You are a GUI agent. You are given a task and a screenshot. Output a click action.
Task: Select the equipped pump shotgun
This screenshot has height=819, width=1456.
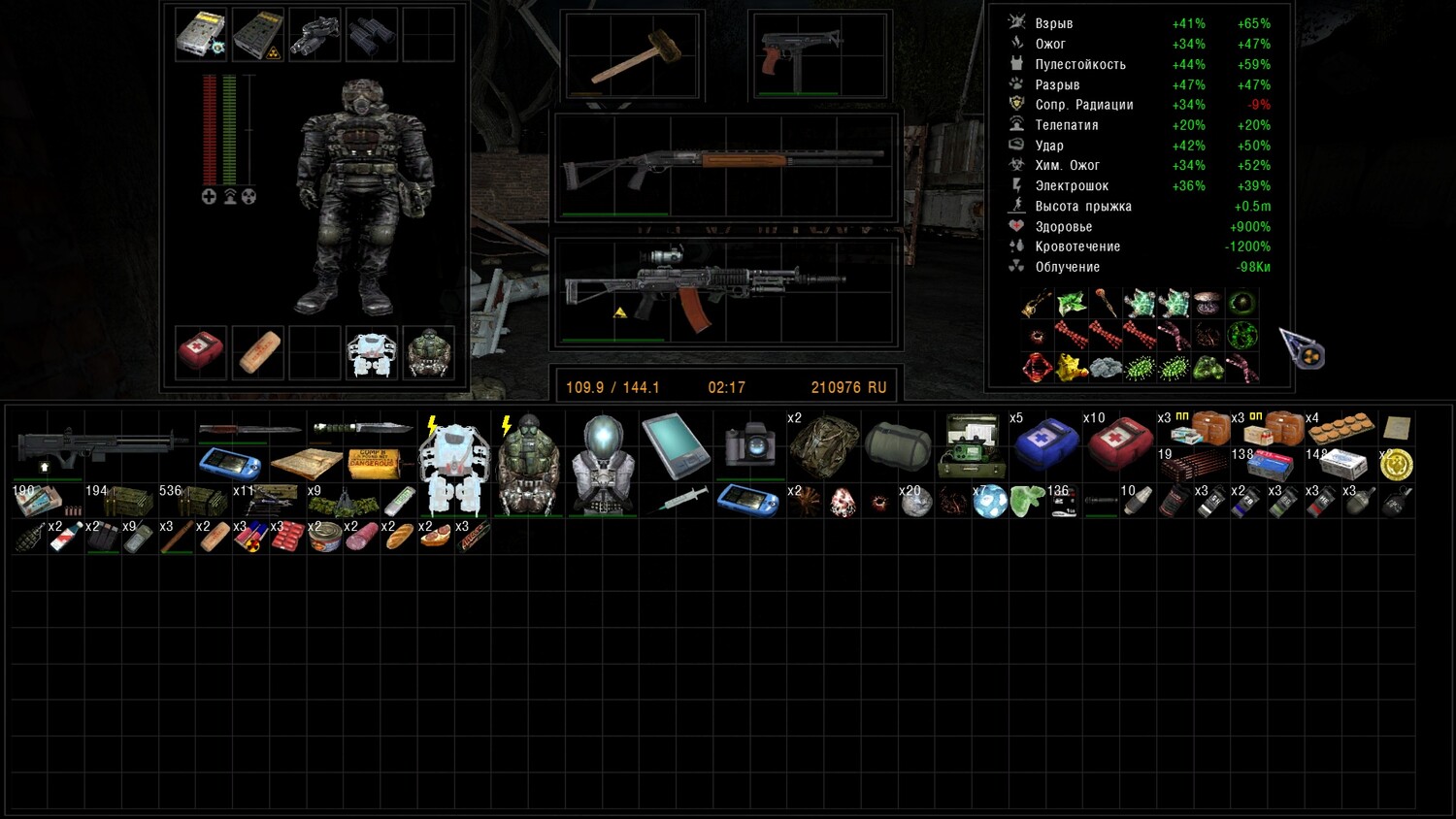click(x=723, y=163)
